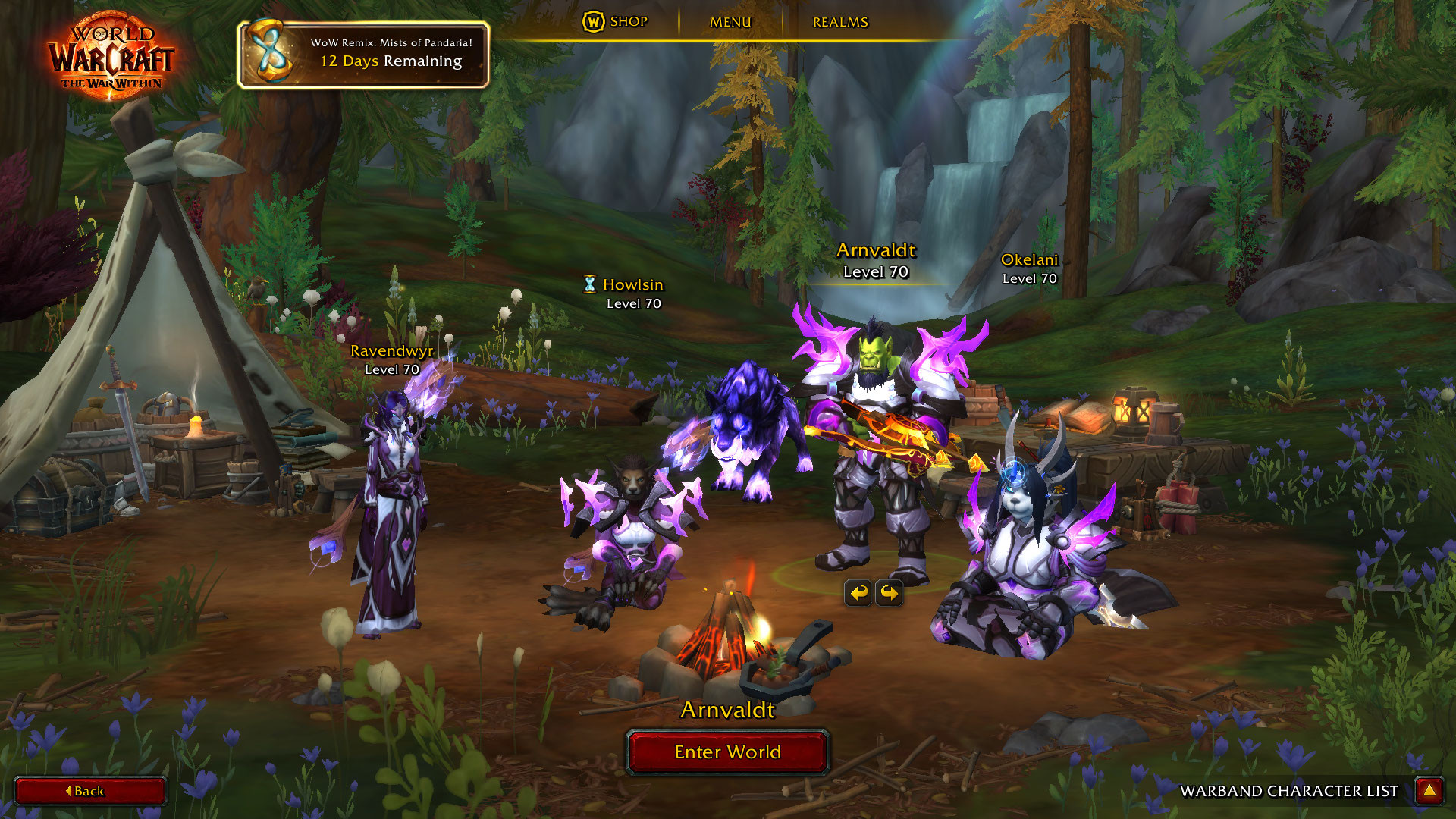Rotate character right with the arrow button
Screen dimensions: 1456x819
[889, 592]
